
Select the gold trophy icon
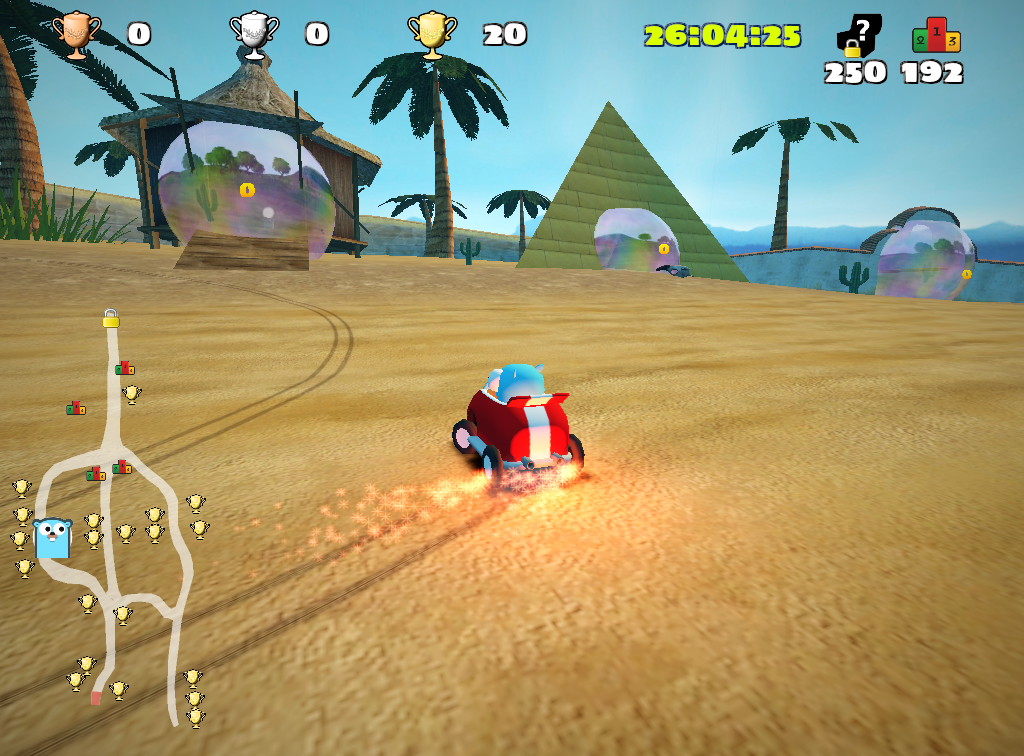point(432,35)
